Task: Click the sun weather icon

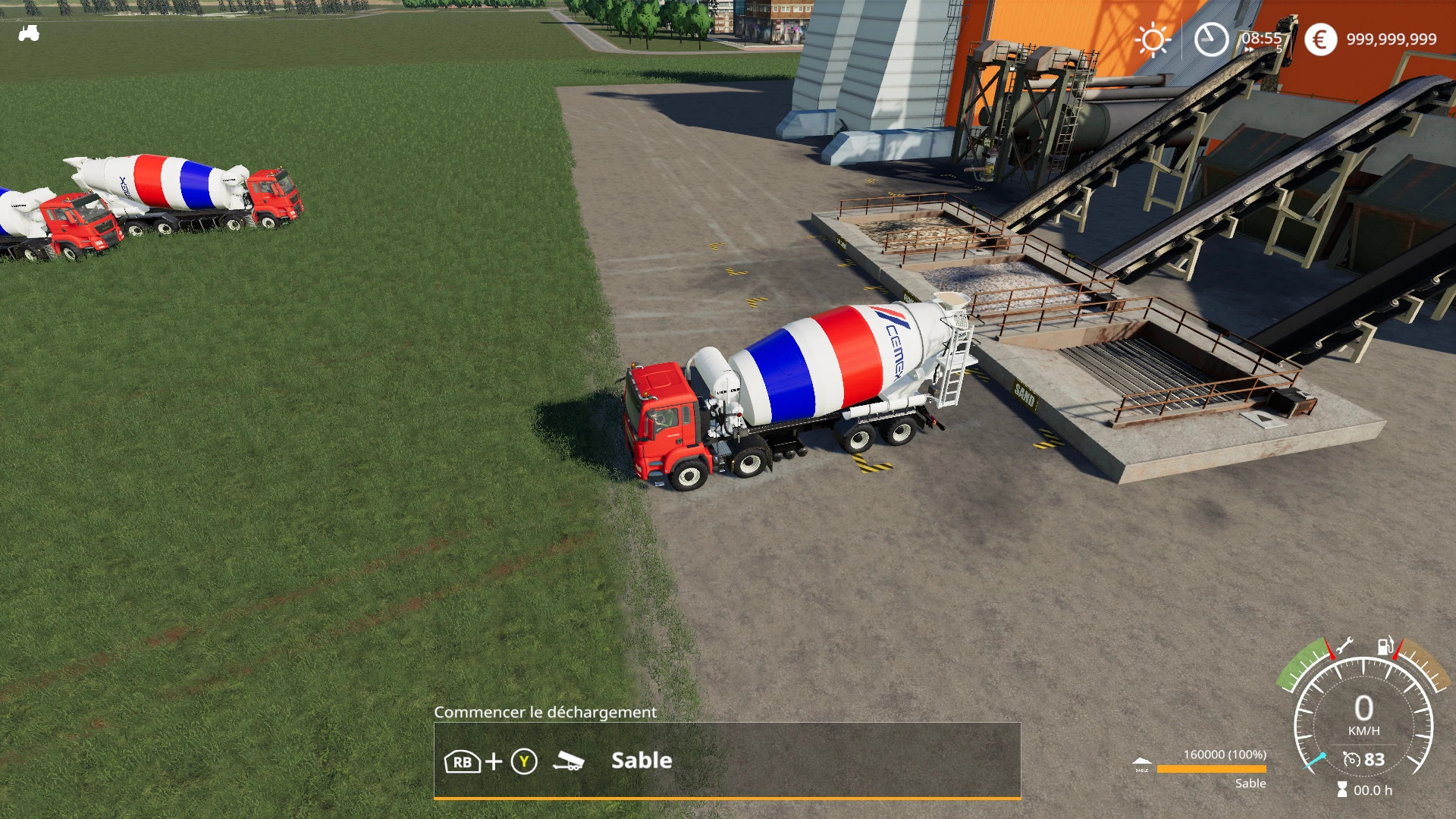Action: (1153, 38)
